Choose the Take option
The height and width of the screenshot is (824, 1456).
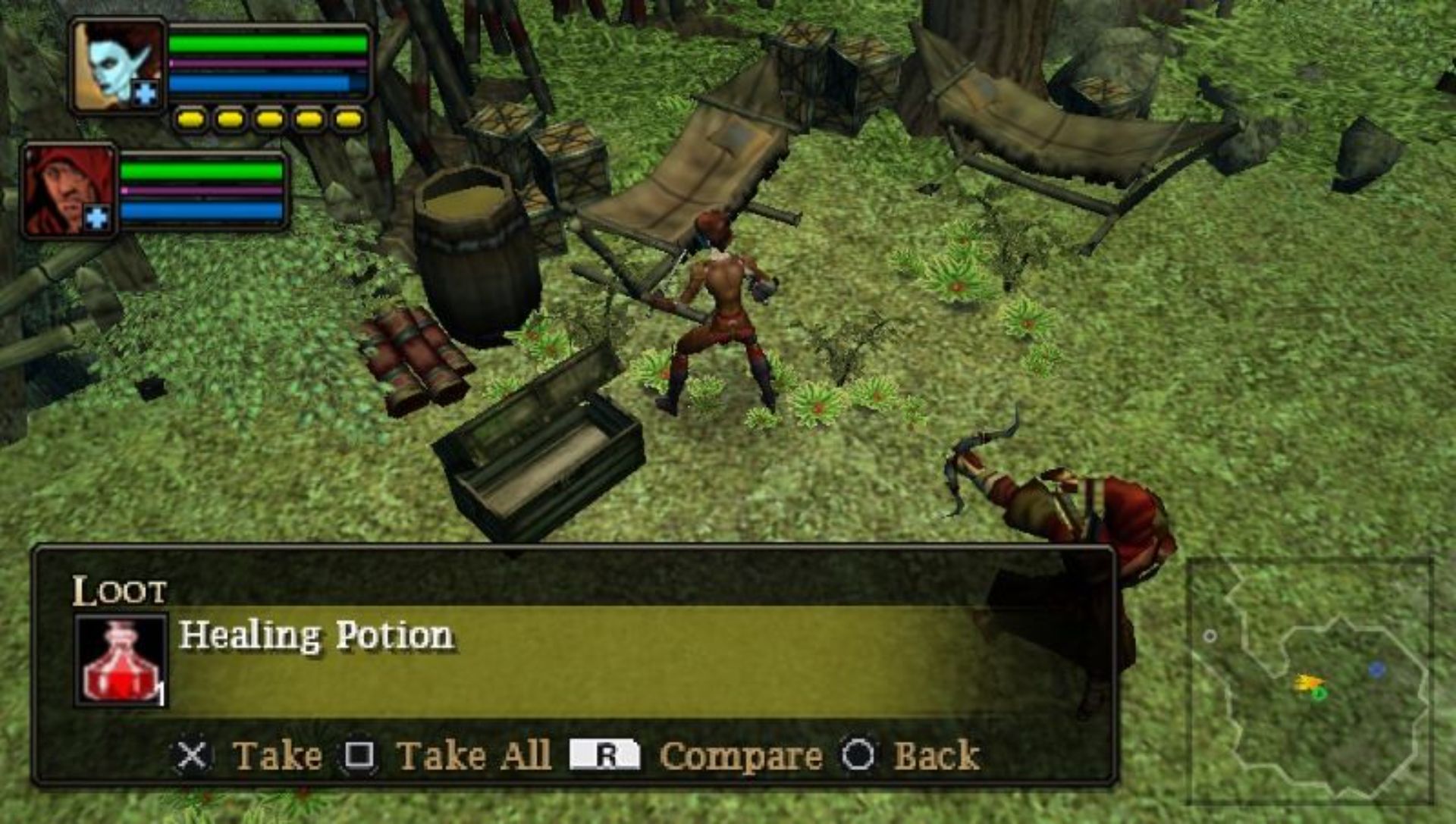pos(276,756)
